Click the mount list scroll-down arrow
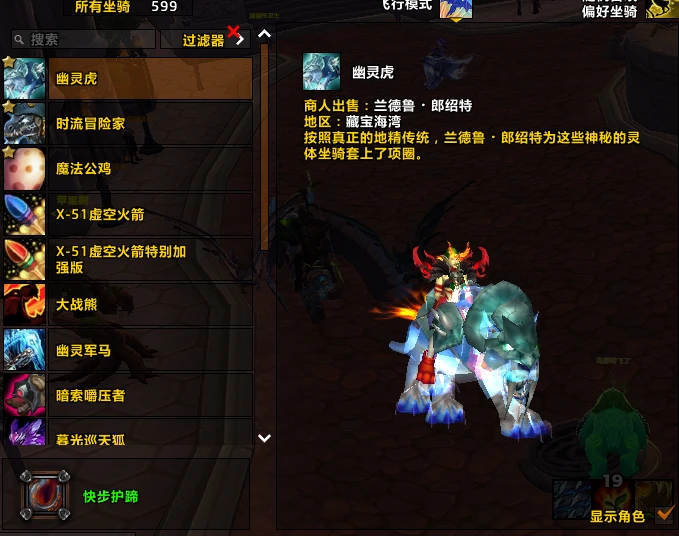Viewport: 679px width, 536px height. point(264,438)
